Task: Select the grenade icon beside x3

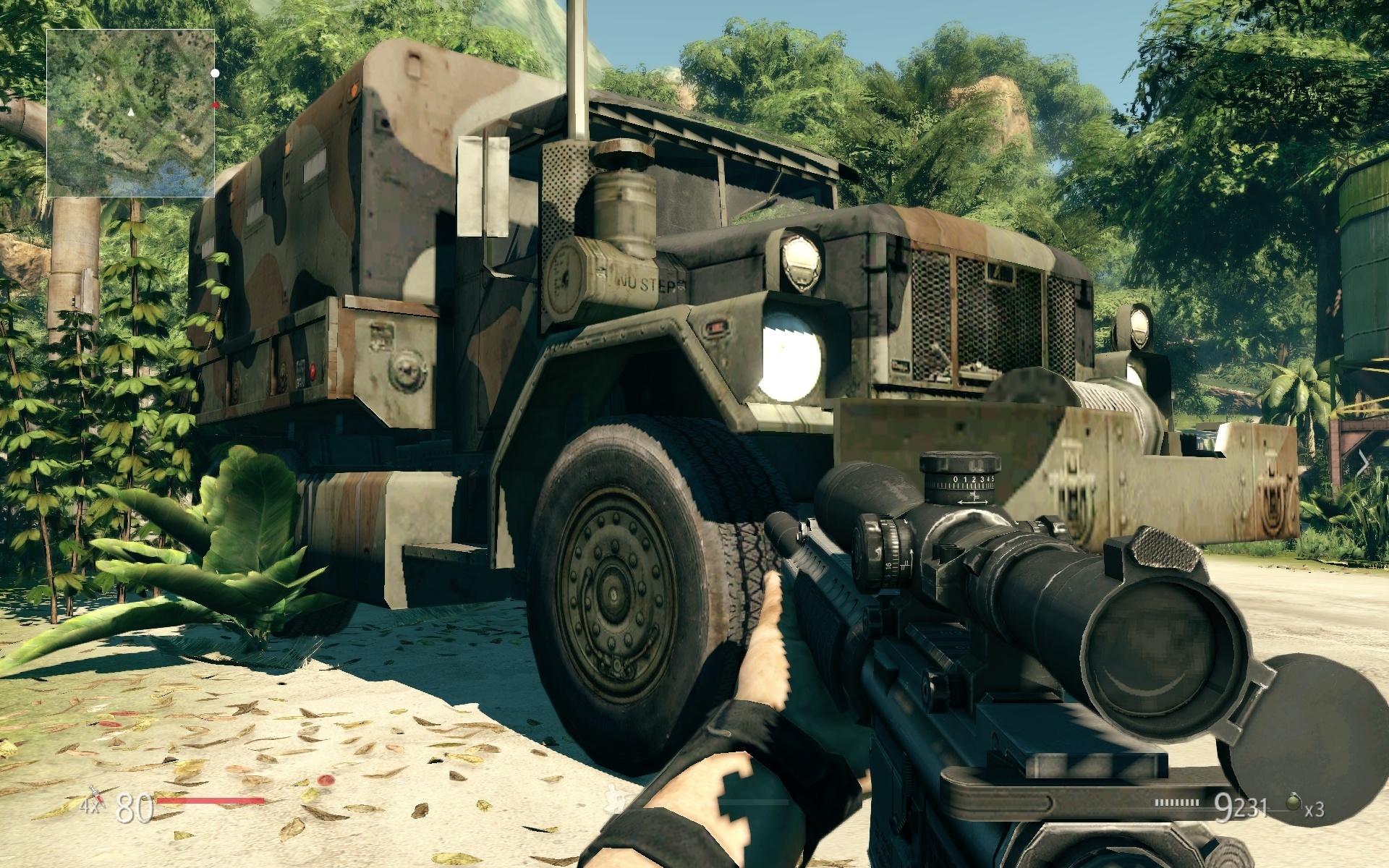Action: [1294, 803]
